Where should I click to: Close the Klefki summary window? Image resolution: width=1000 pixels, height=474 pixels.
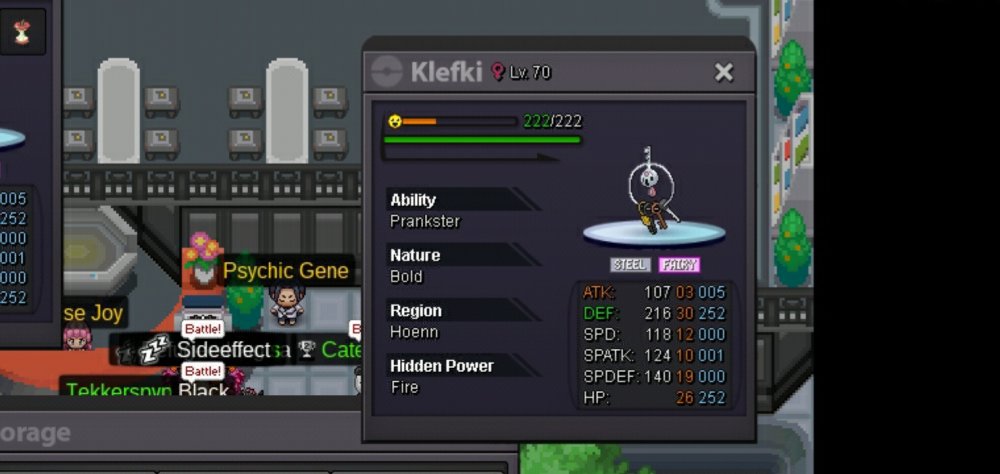pyautogui.click(x=724, y=72)
